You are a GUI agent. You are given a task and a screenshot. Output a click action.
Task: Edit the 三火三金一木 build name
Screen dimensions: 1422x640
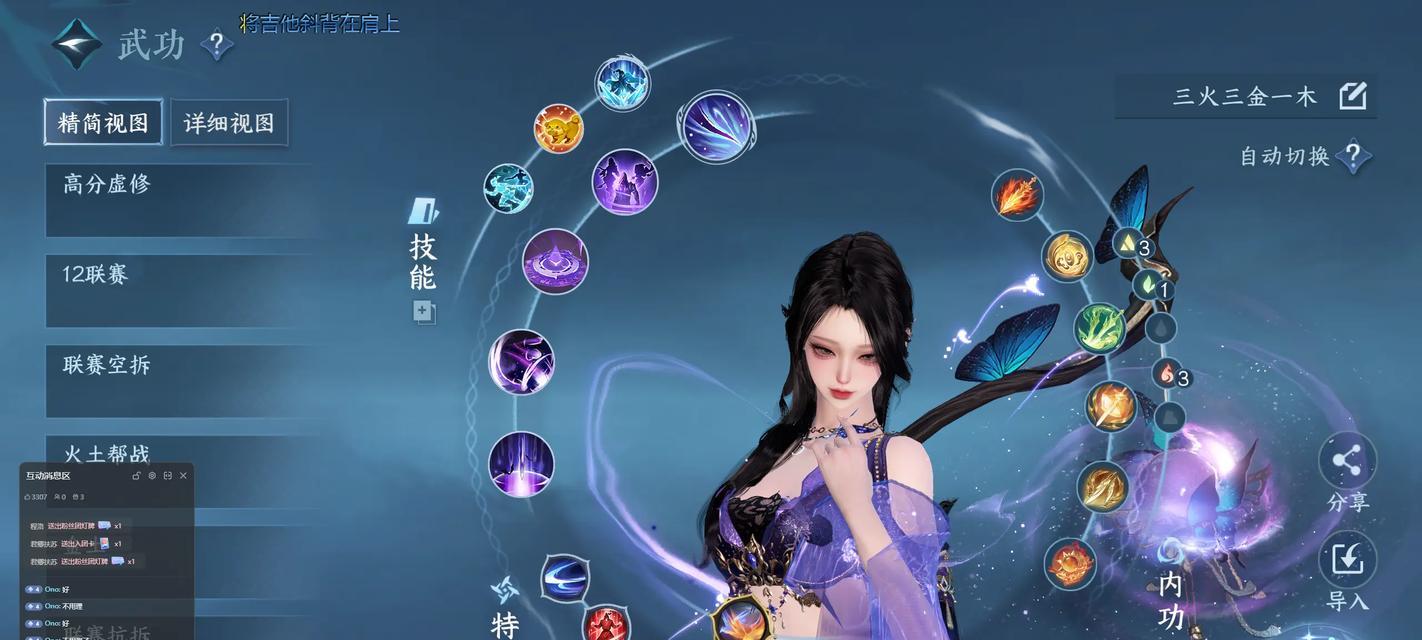(x=1352, y=96)
